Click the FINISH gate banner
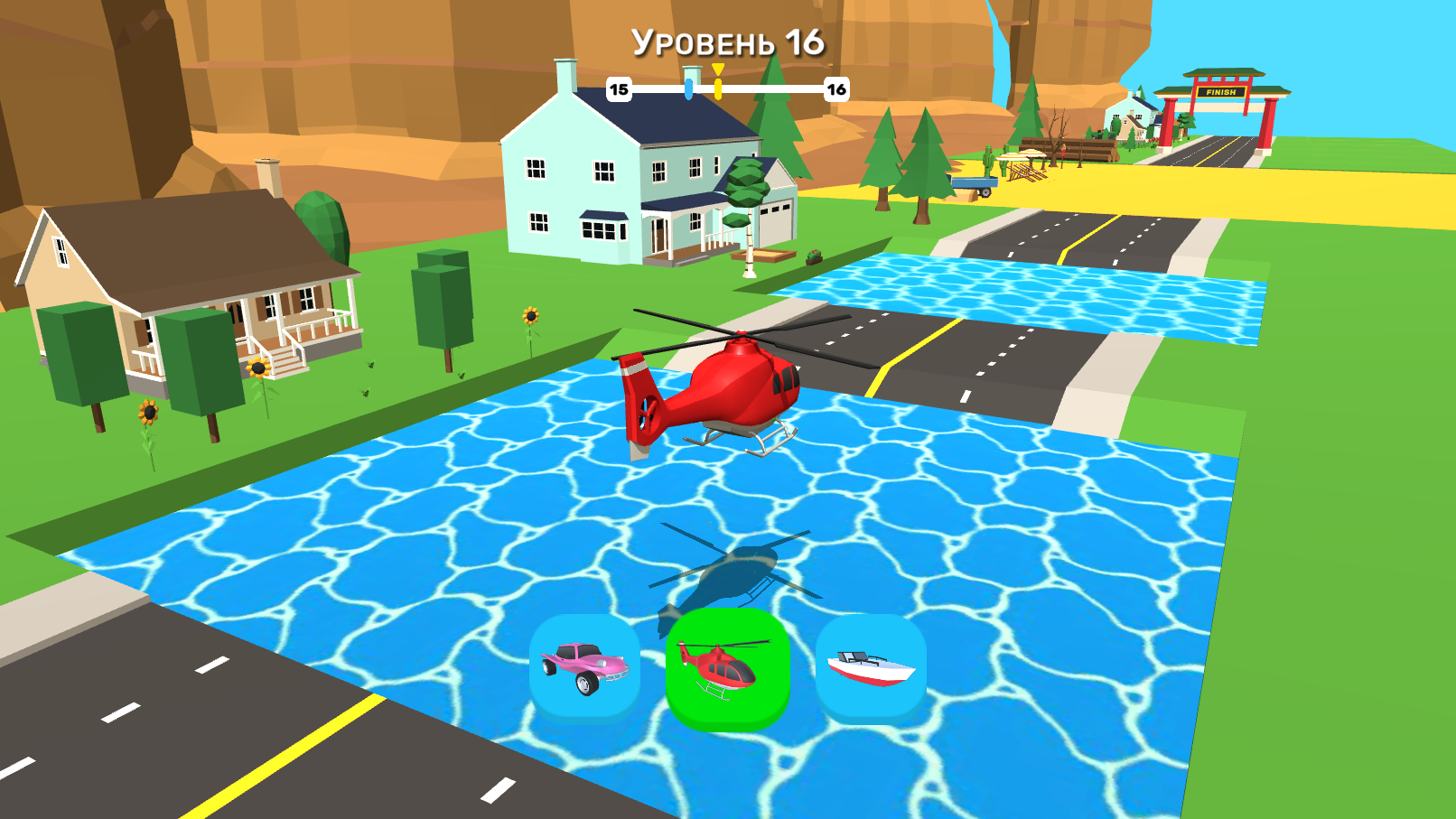Image resolution: width=1456 pixels, height=819 pixels. tap(1221, 91)
